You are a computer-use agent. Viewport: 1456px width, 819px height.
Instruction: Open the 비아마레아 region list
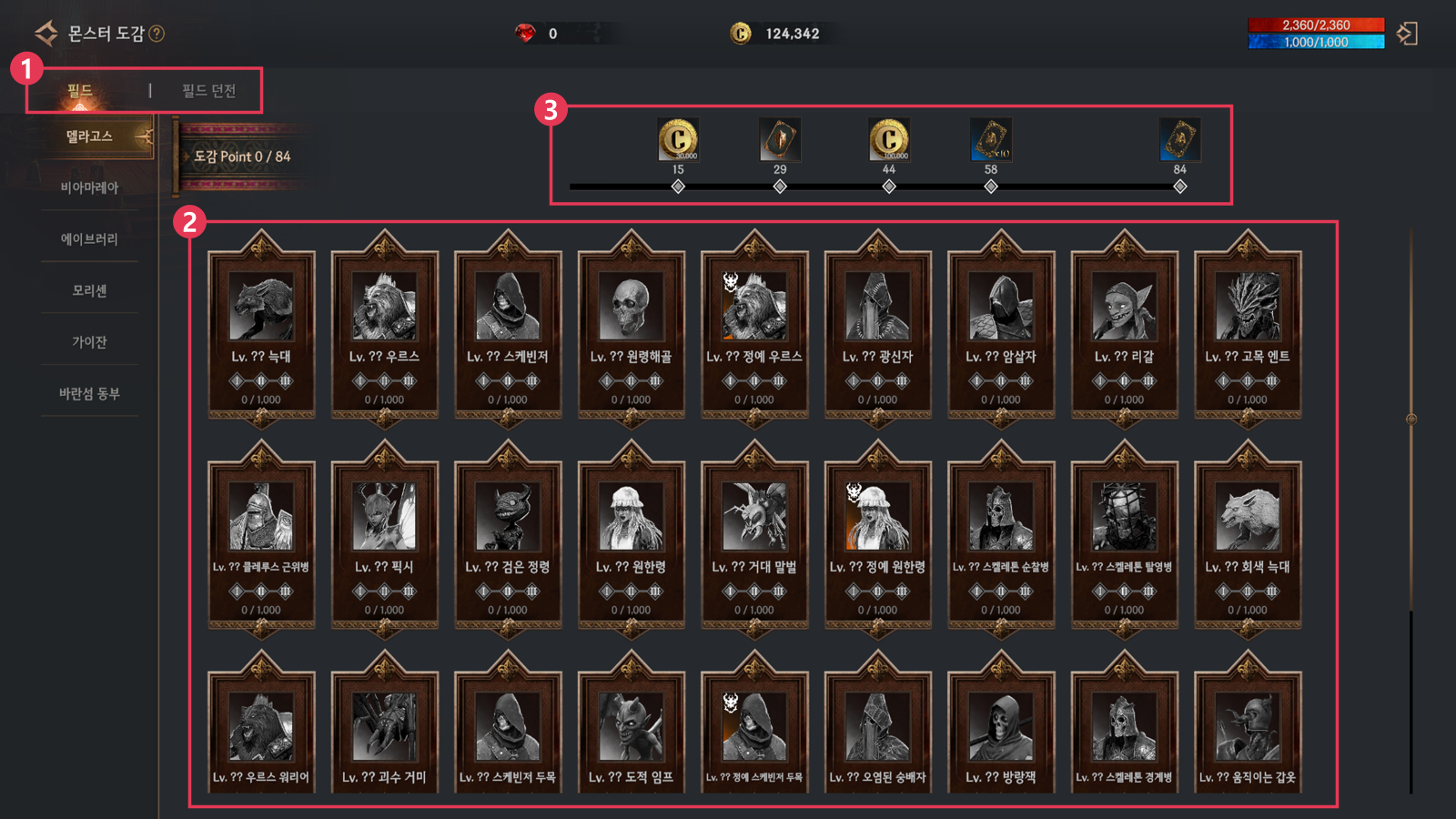tap(89, 187)
